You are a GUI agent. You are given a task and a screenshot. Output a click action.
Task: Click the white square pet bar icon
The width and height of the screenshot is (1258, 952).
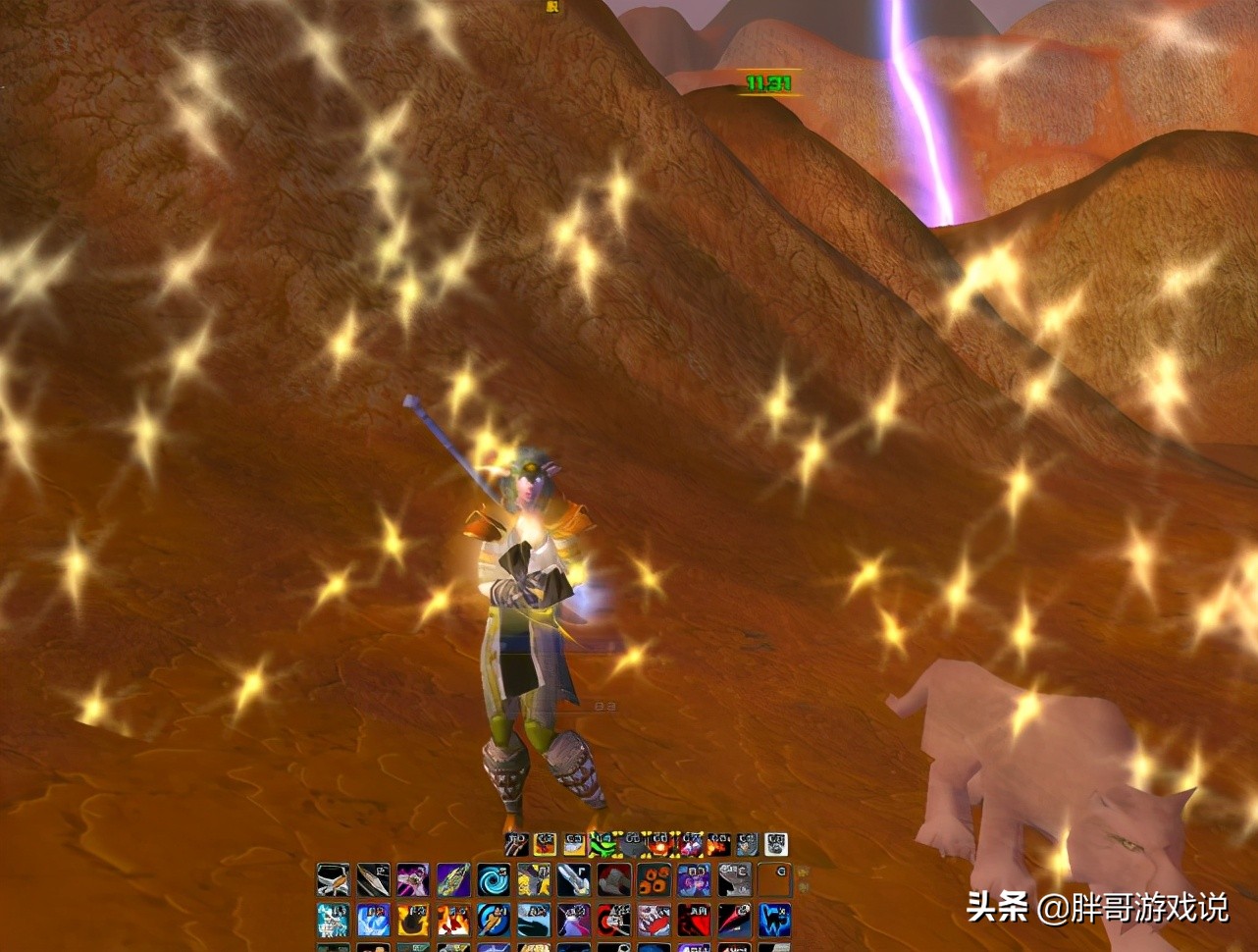pos(775,845)
